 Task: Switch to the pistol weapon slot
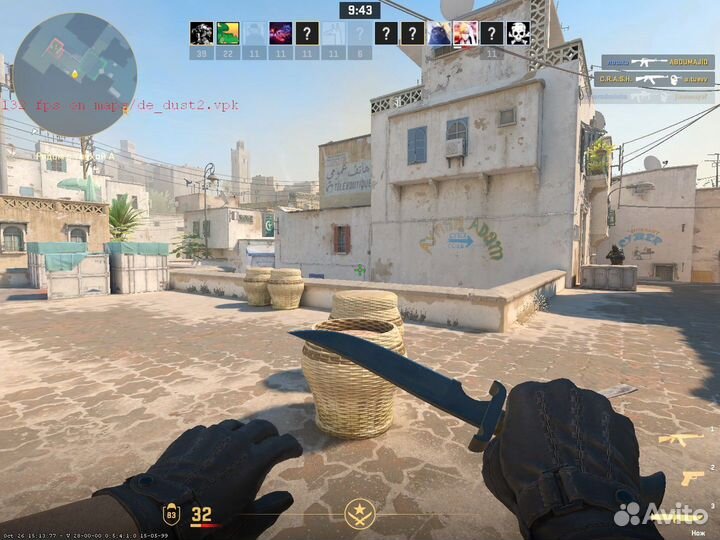[692, 478]
